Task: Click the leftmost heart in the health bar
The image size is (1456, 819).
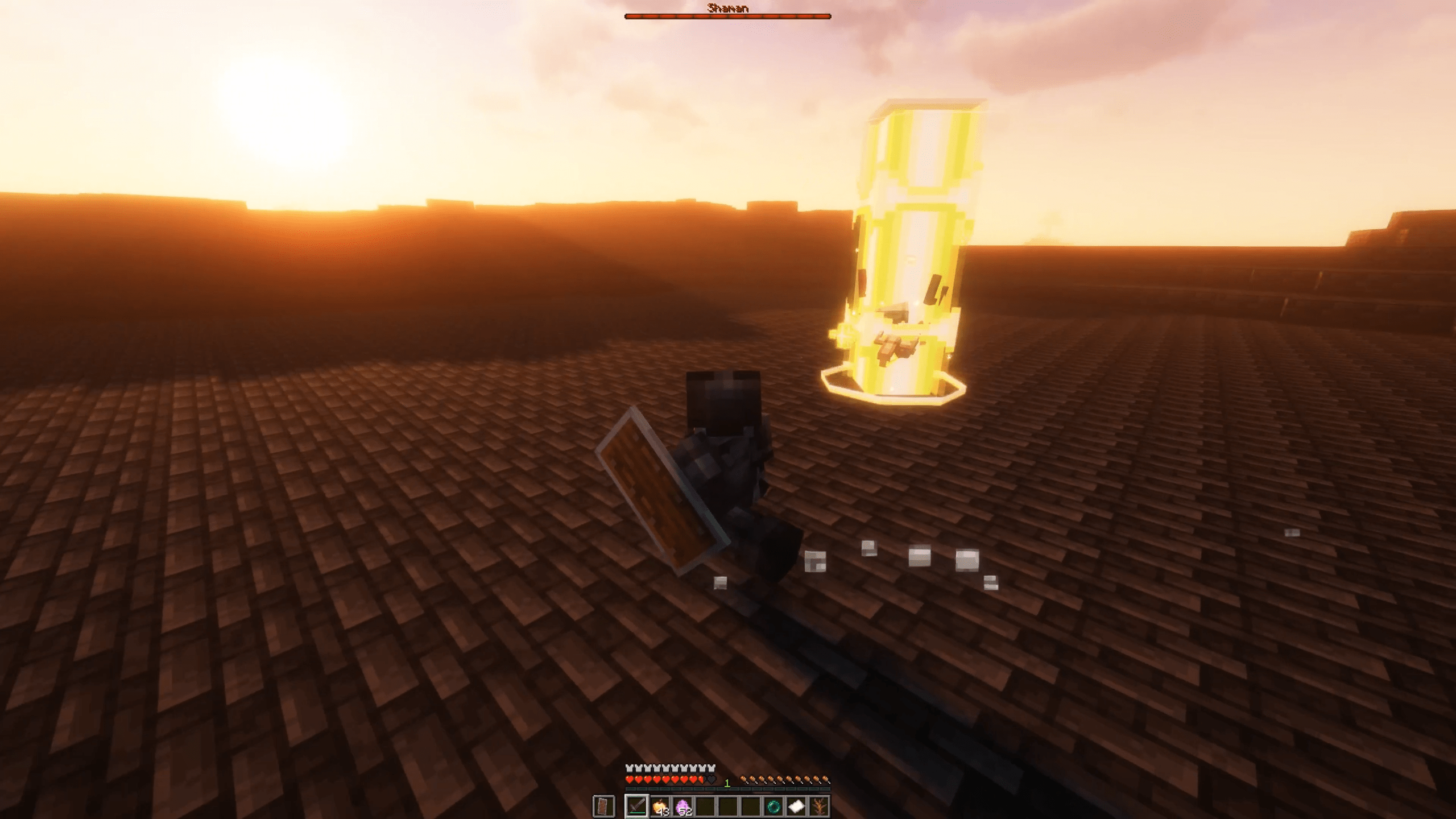Action: pos(630,780)
